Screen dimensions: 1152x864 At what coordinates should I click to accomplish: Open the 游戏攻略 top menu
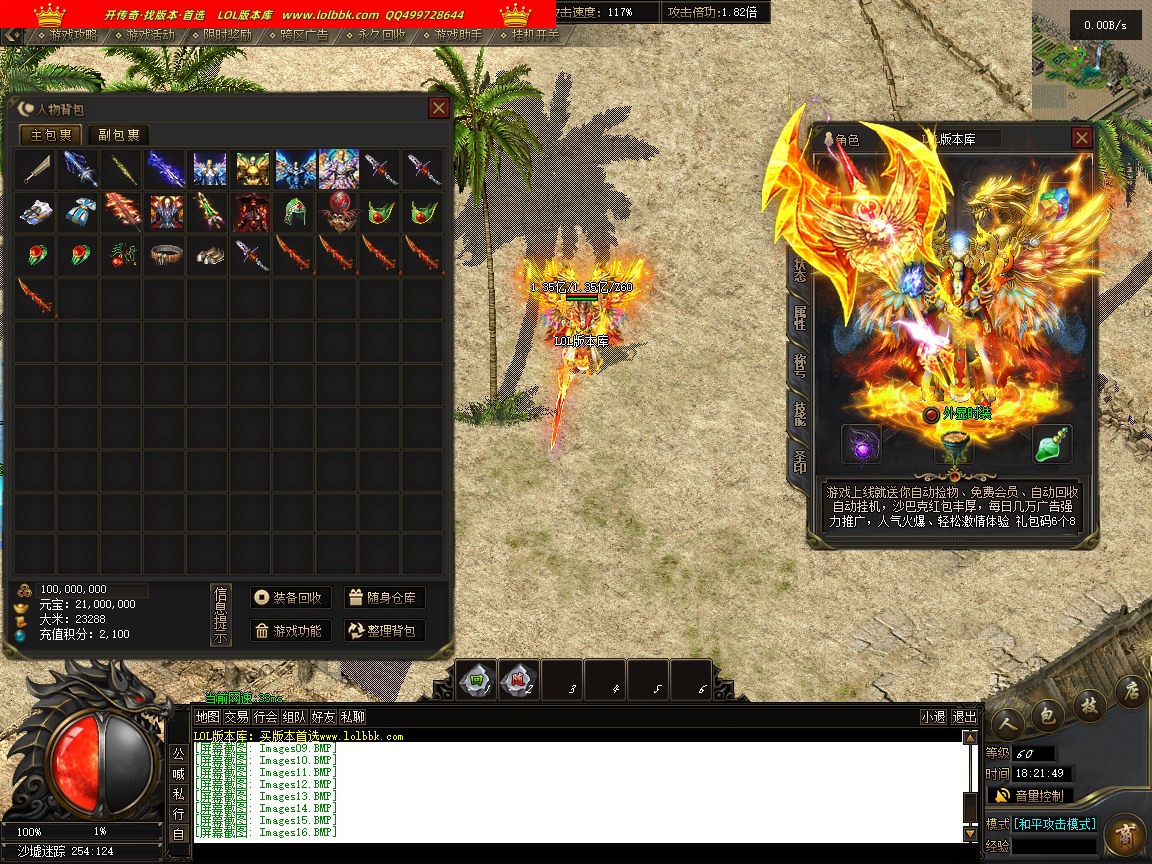coord(74,35)
